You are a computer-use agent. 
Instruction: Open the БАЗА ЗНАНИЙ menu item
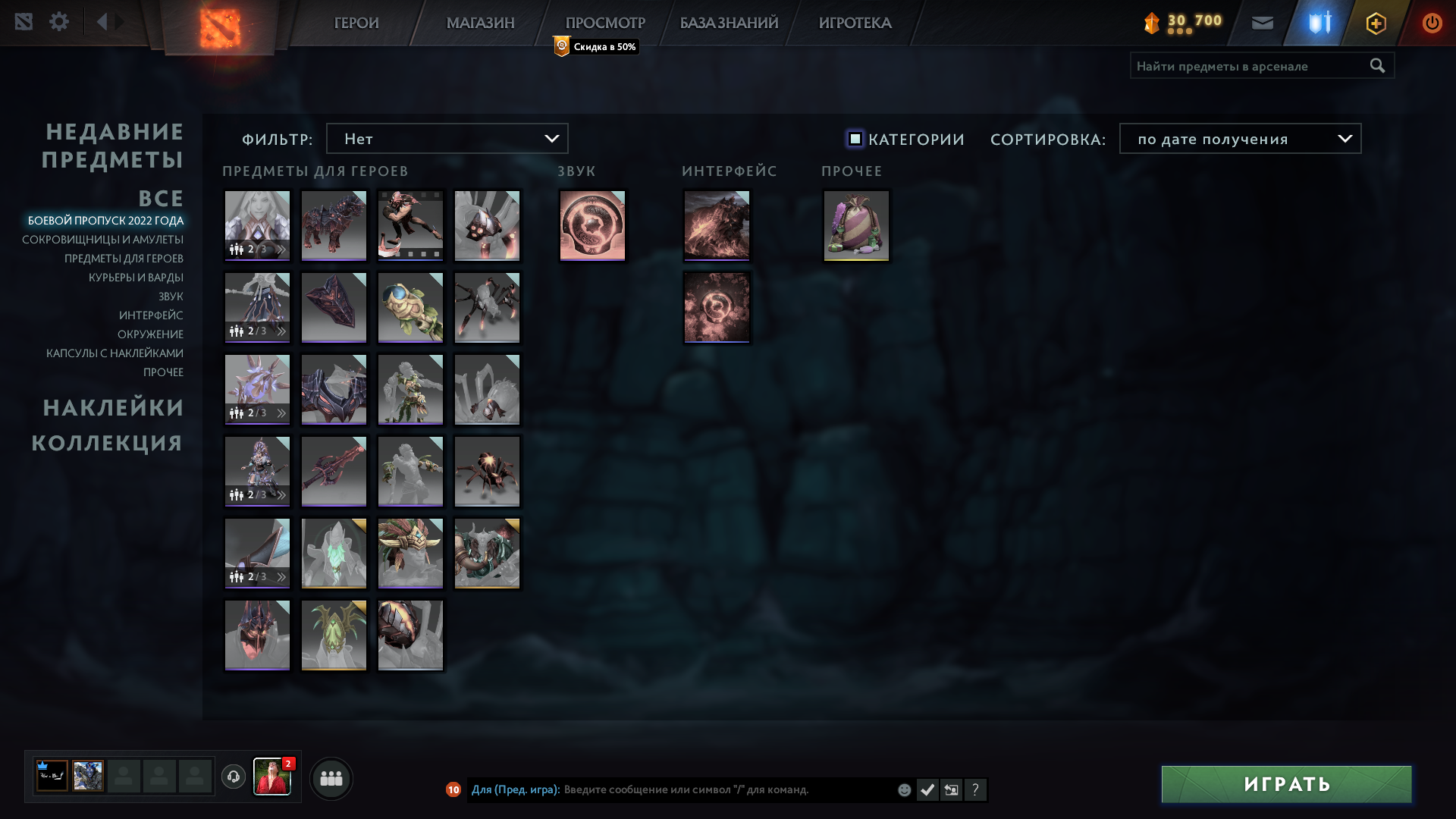[728, 23]
